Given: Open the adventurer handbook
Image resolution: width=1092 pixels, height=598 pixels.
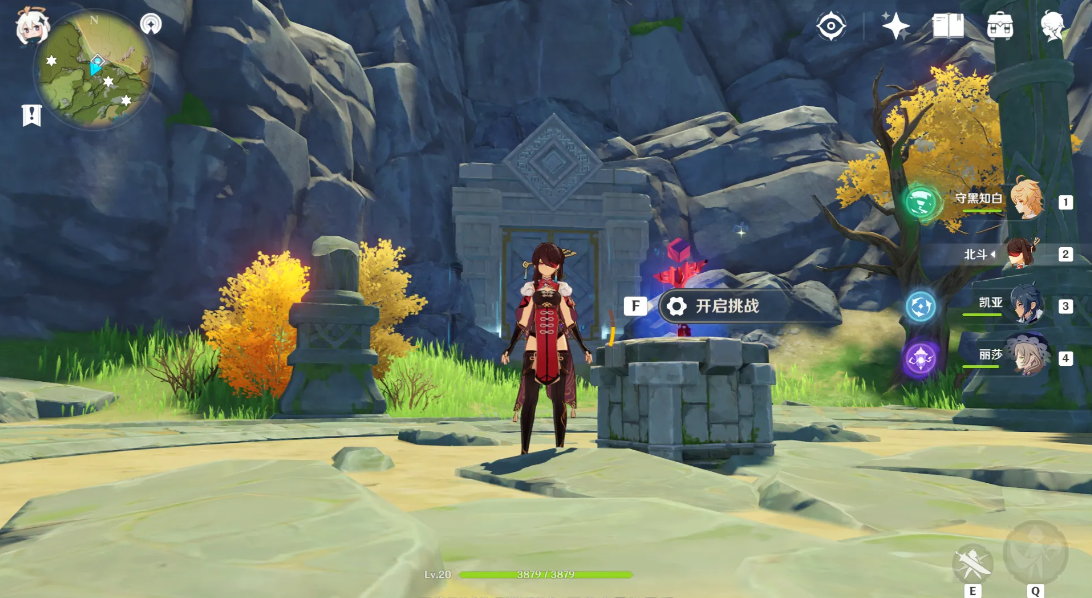Looking at the screenshot, I should tap(947, 26).
